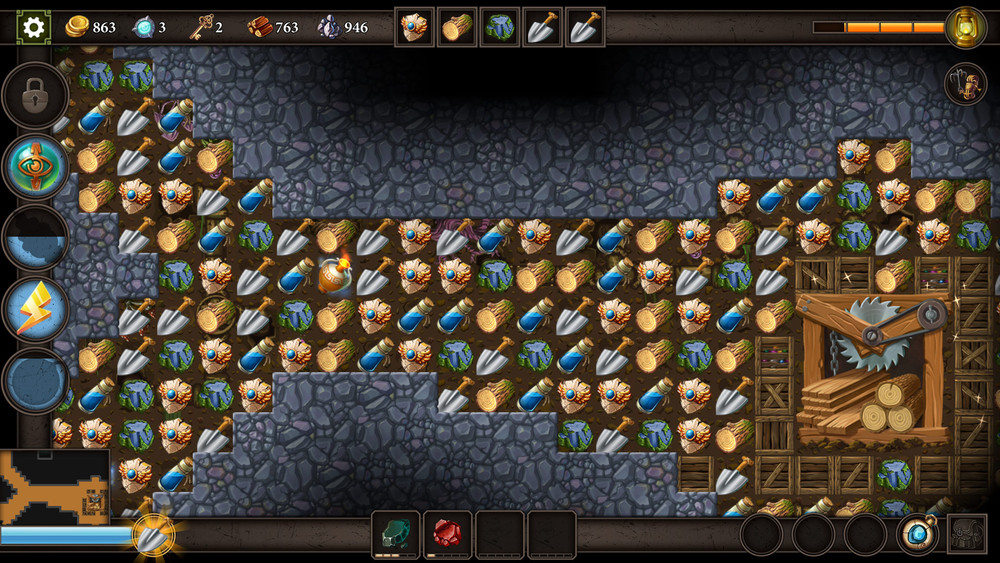Activate the lightning bolt ability

click(x=36, y=309)
